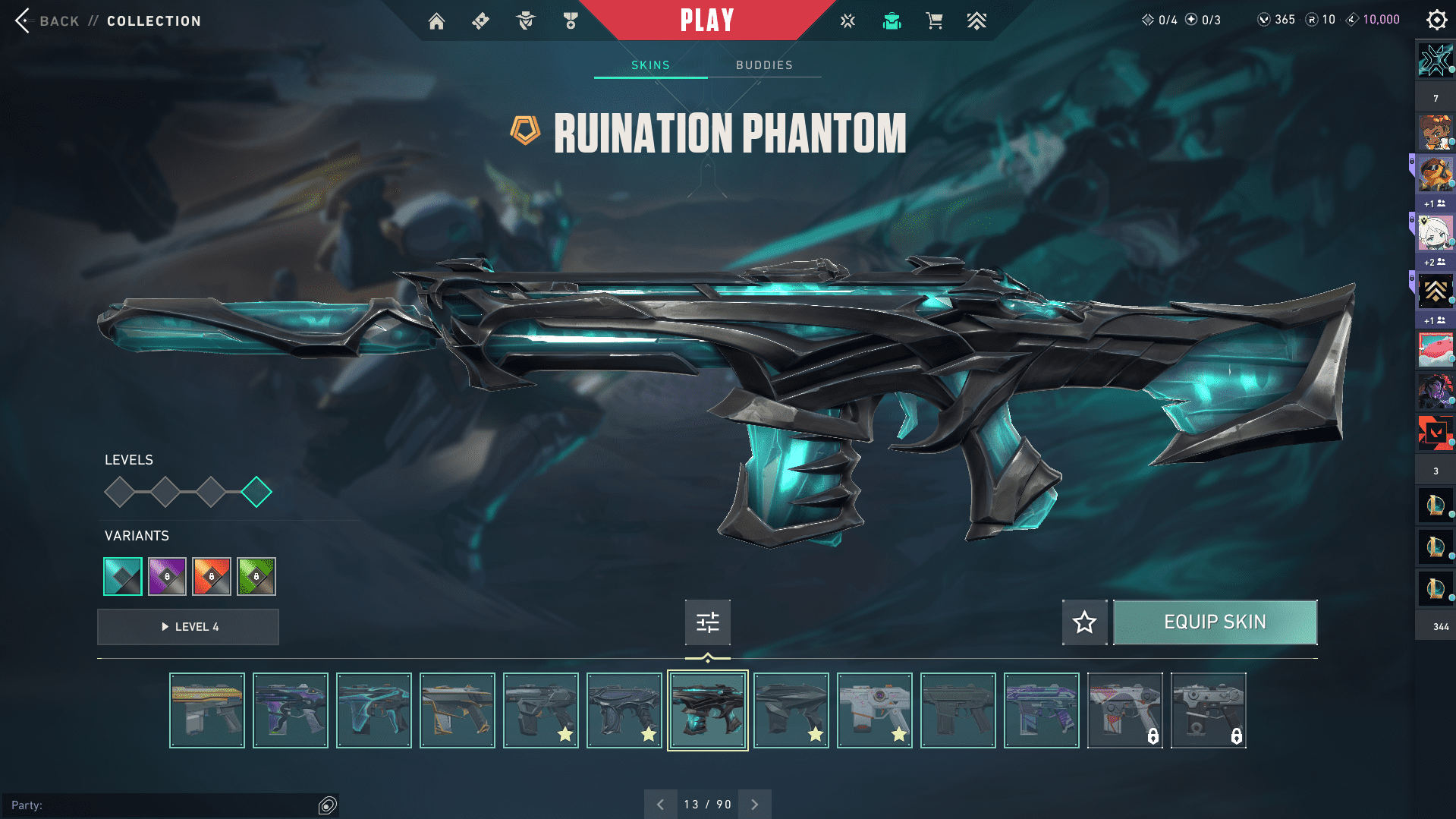The height and width of the screenshot is (819, 1456).
Task: Choose the locked orange-red variant swatch
Action: 212,577
